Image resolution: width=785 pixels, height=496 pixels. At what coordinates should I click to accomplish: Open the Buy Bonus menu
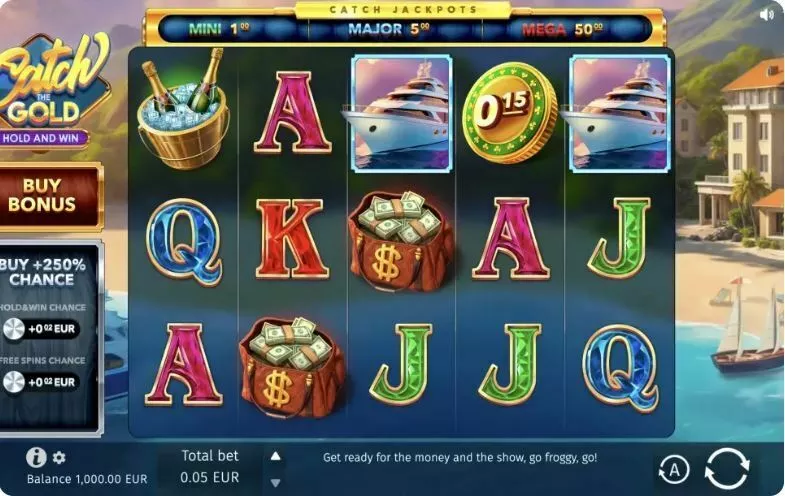pyautogui.click(x=42, y=195)
